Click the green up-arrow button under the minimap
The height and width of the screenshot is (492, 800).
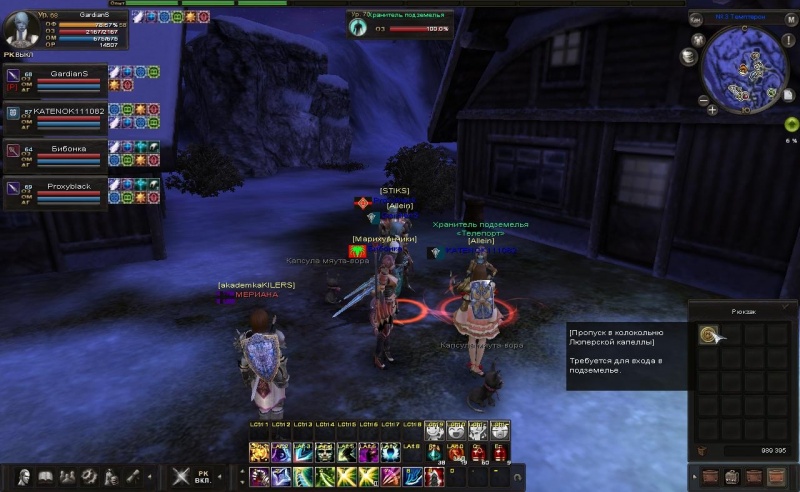tap(791, 124)
